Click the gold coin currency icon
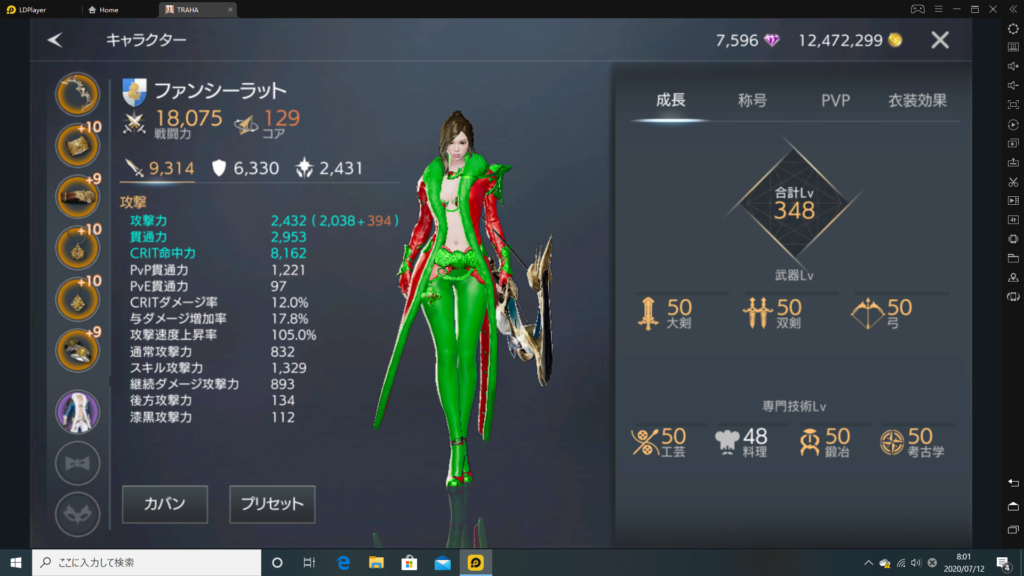1024x576 pixels. coord(895,40)
